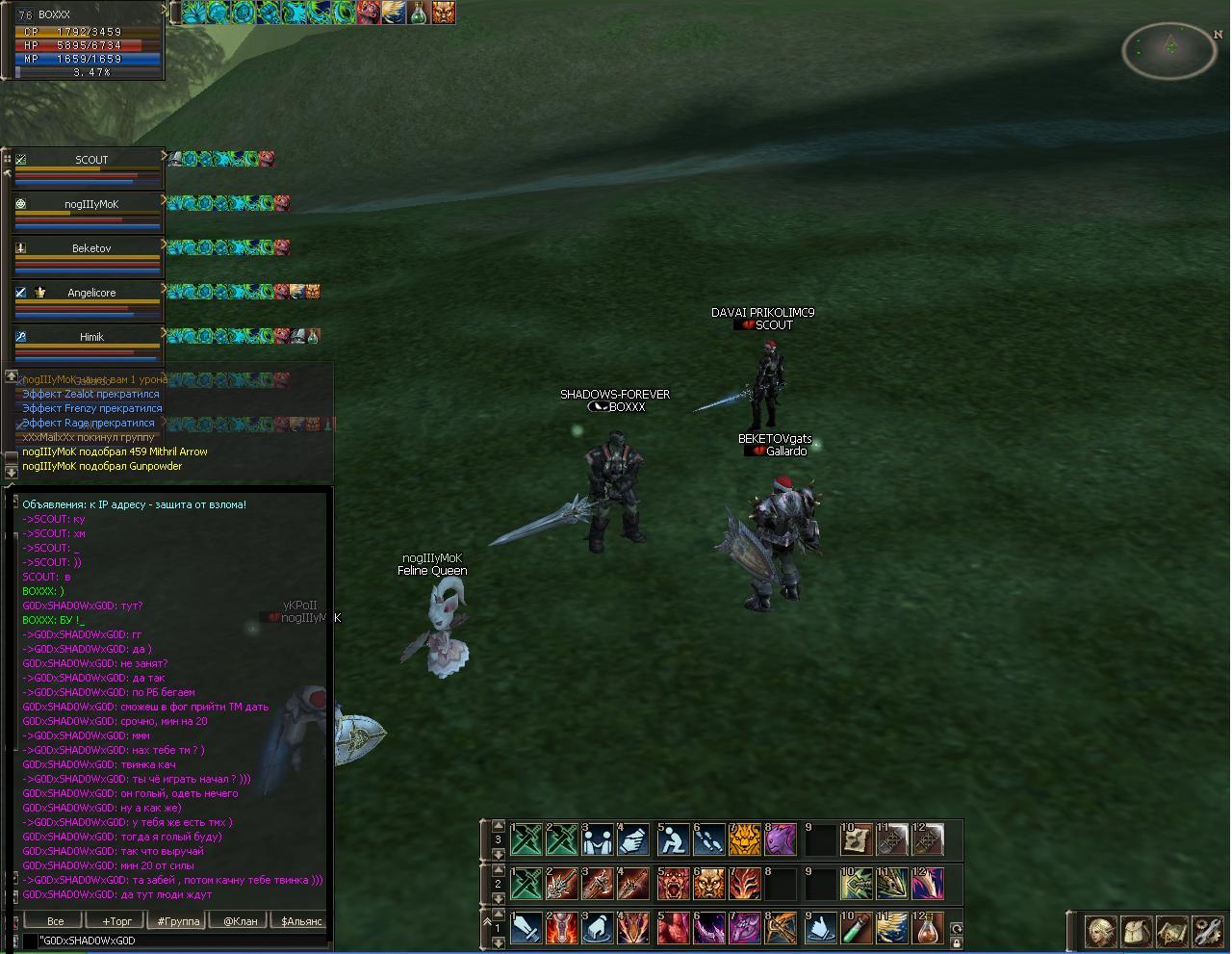Select party member Beketov

click(91, 248)
